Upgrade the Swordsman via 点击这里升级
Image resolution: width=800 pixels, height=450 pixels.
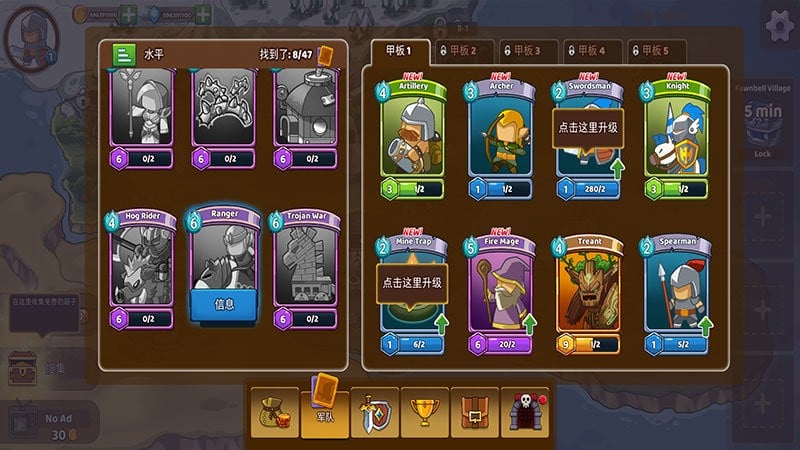click(587, 129)
